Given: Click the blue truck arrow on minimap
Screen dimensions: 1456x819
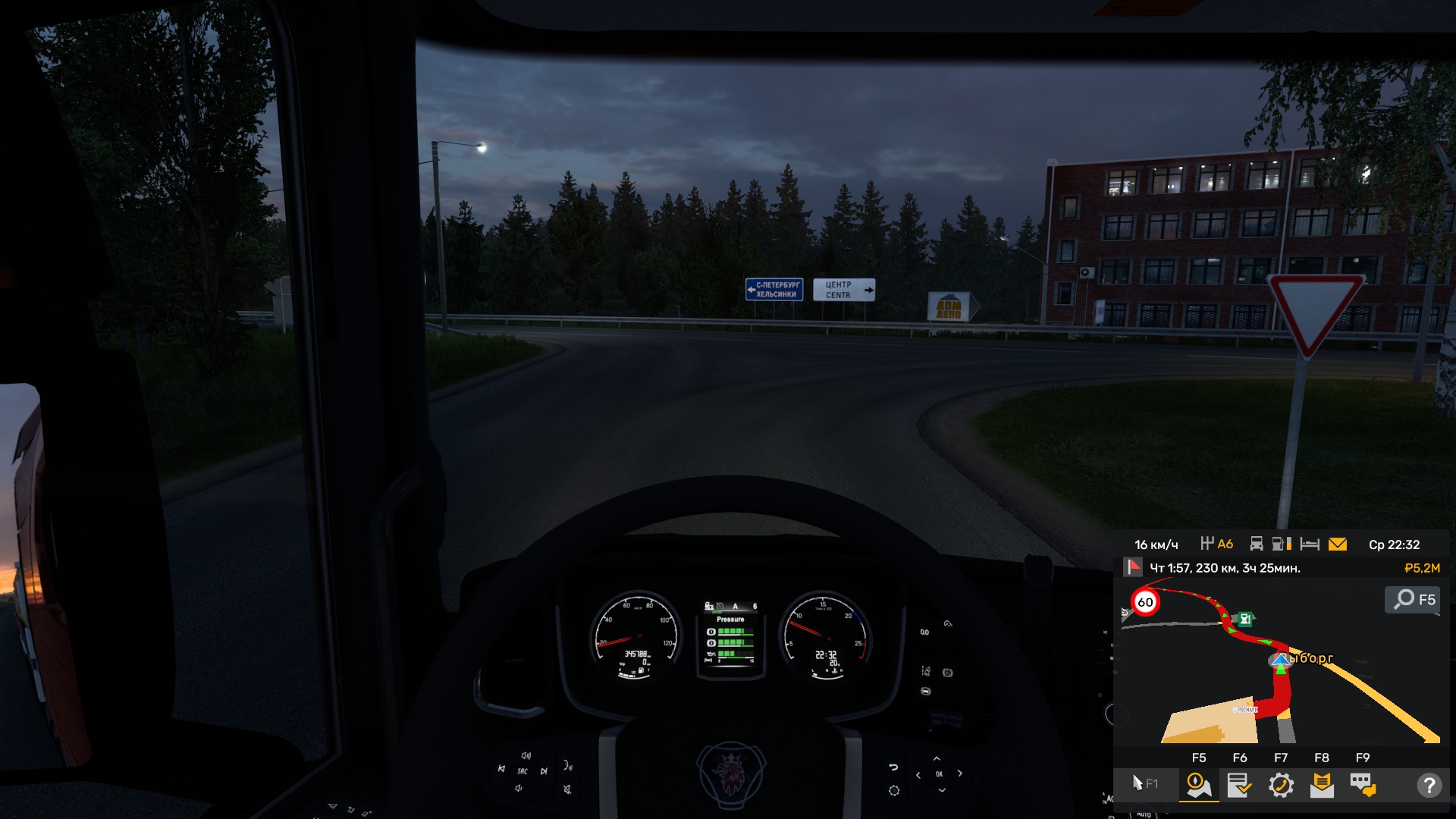Looking at the screenshot, I should tap(1281, 661).
